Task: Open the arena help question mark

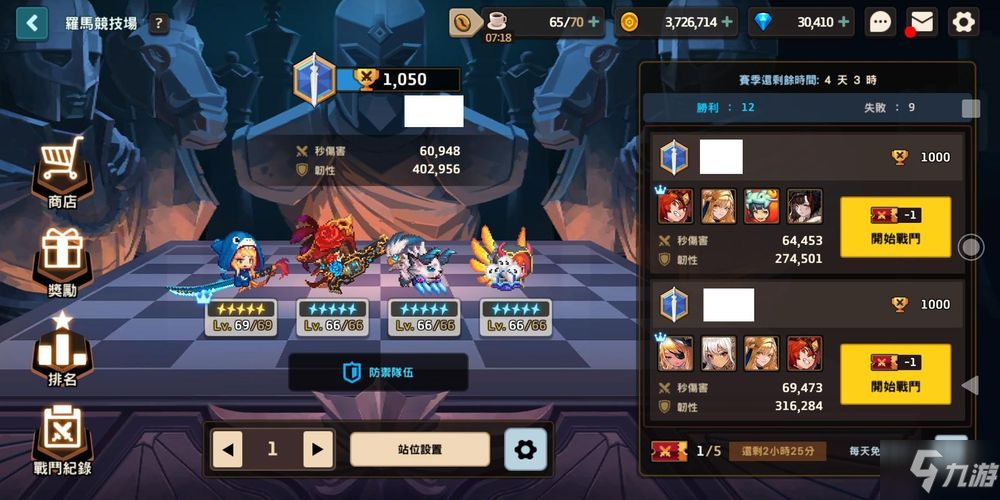Action: (159, 23)
